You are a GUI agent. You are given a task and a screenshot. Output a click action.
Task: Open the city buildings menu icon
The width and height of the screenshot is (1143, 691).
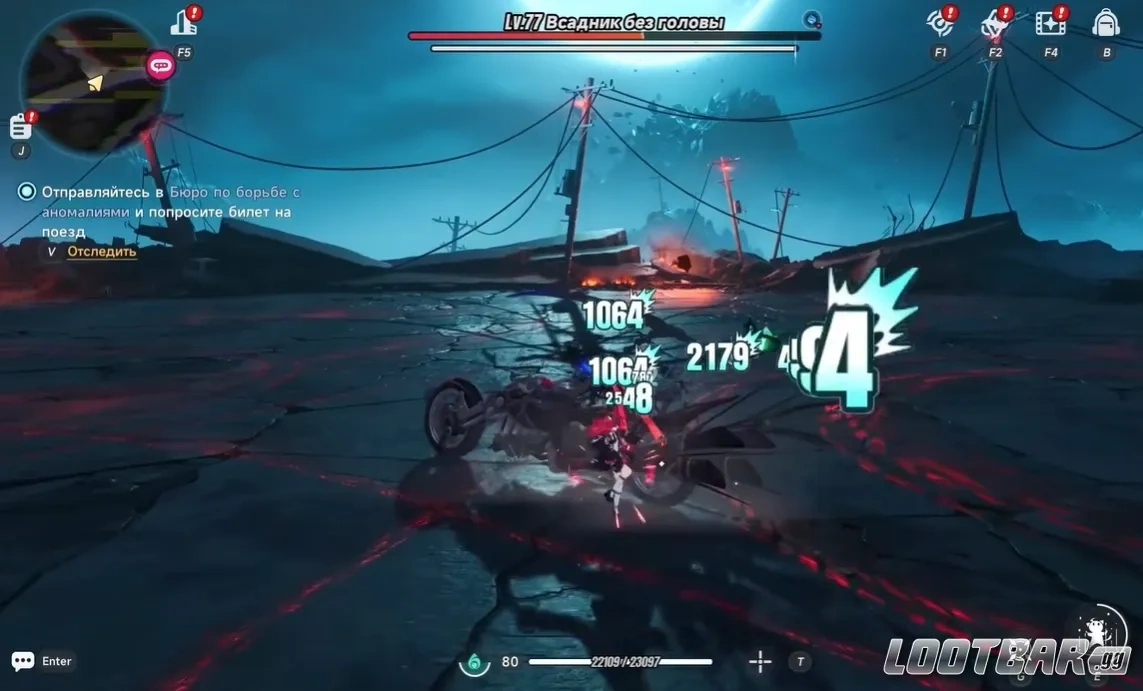[184, 22]
